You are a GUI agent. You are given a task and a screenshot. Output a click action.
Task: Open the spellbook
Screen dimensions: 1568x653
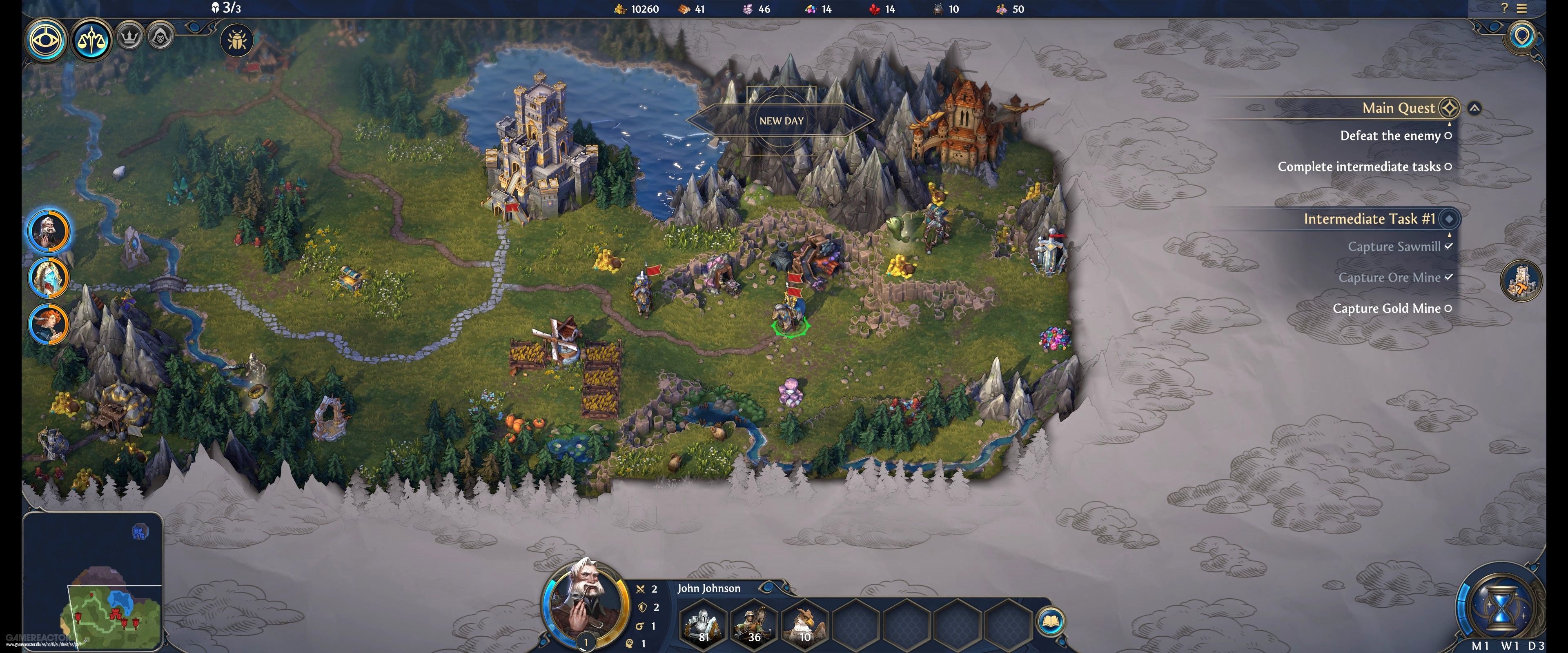[1051, 621]
